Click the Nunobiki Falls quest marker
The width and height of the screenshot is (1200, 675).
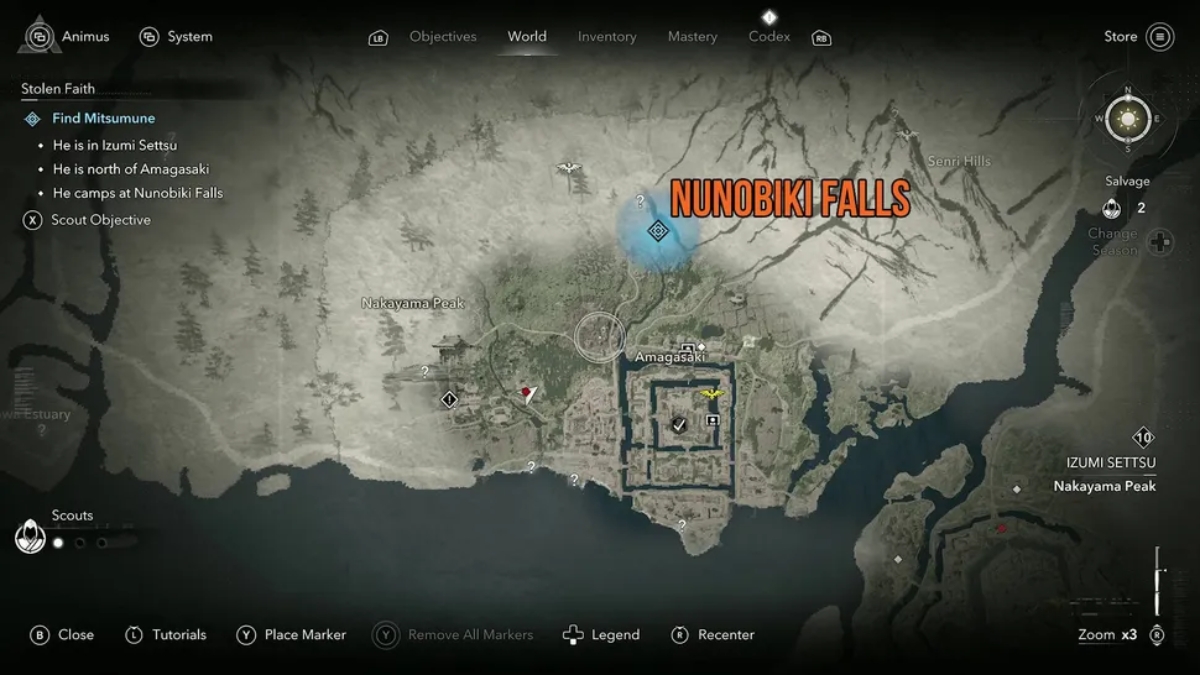coord(657,231)
